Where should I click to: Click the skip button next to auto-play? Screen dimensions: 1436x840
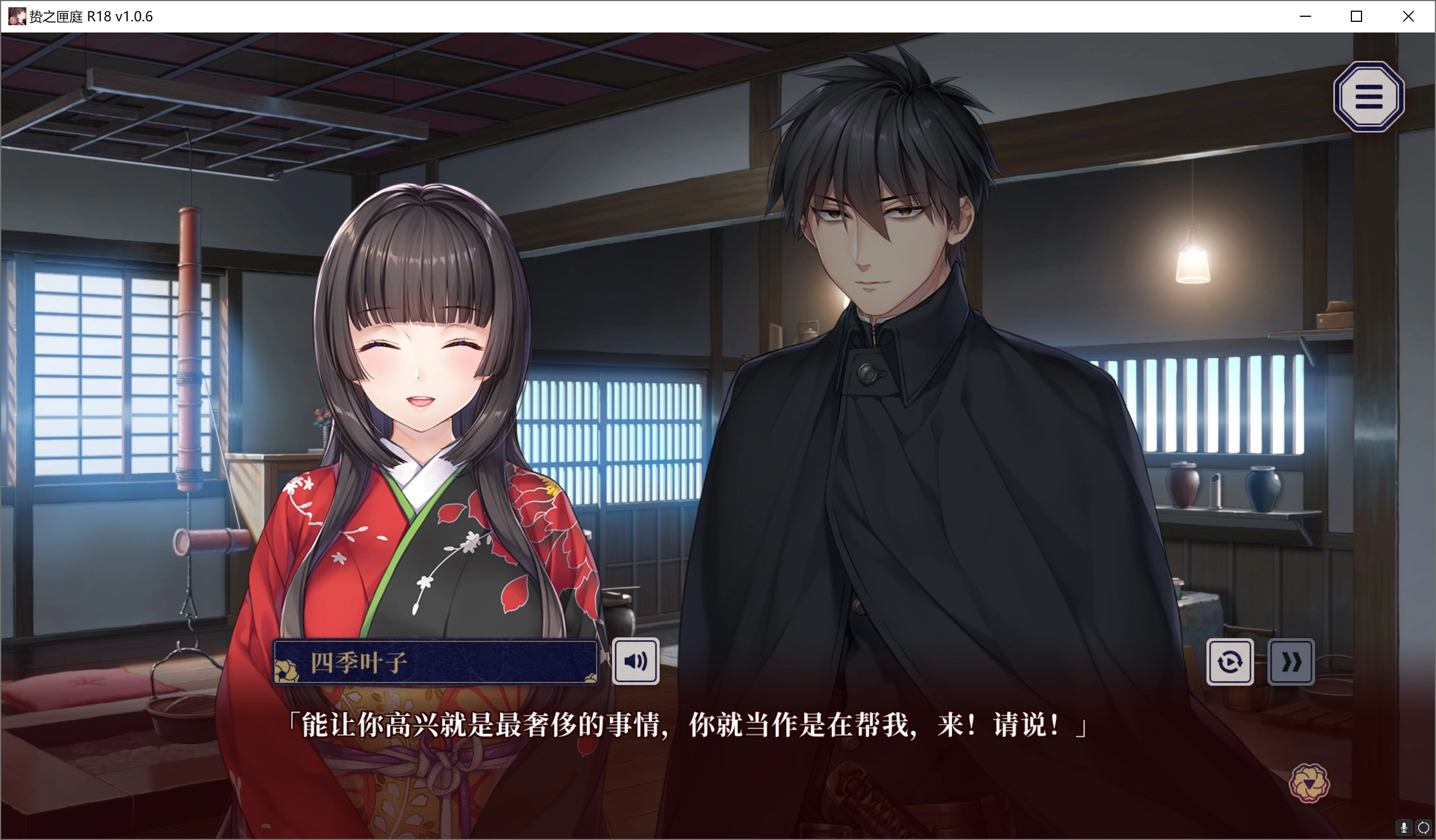[1291, 661]
